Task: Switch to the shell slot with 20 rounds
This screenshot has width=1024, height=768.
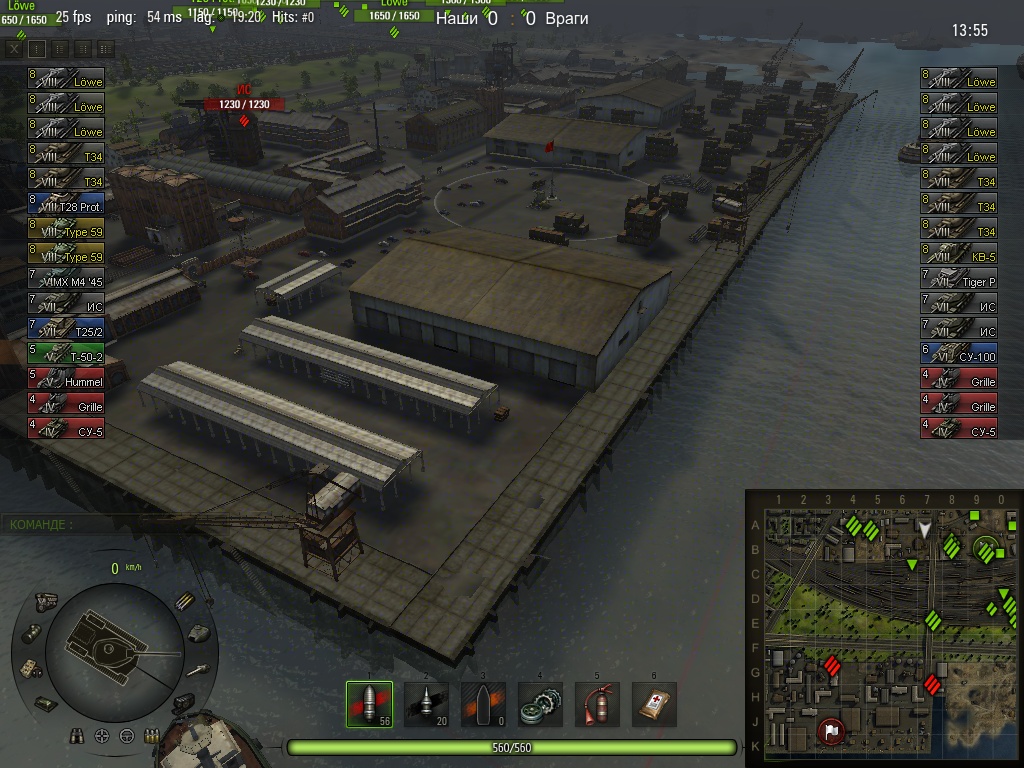Action: (426, 704)
